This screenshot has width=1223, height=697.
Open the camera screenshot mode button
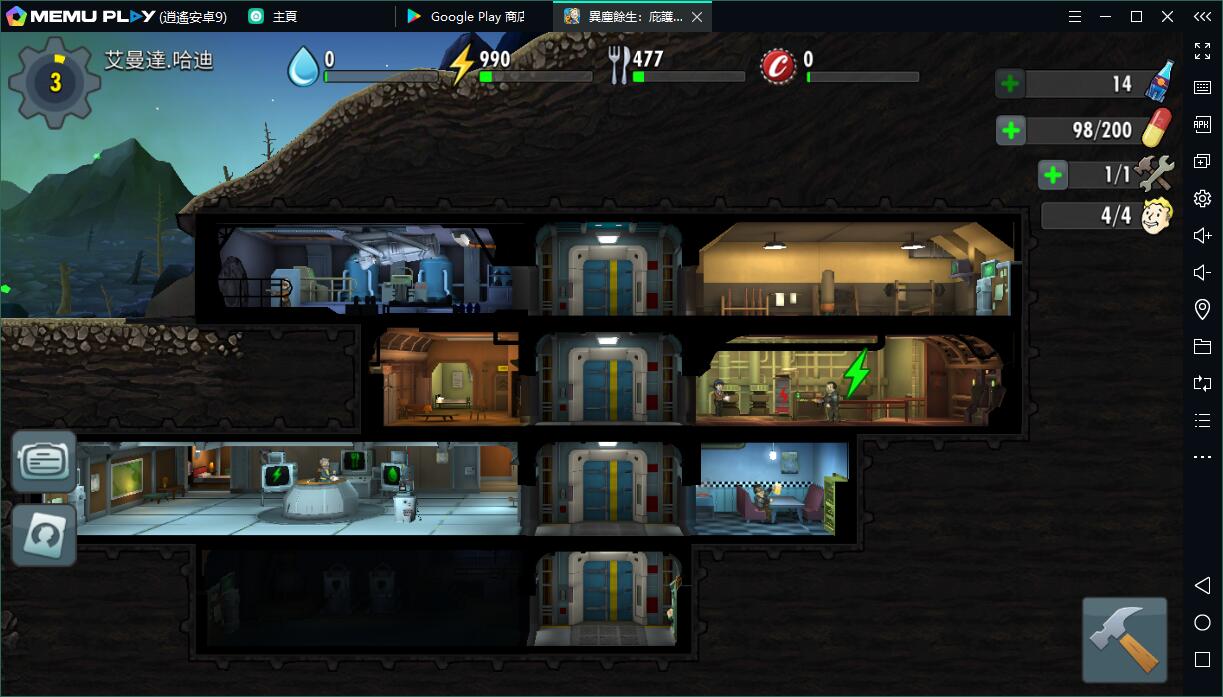44,535
